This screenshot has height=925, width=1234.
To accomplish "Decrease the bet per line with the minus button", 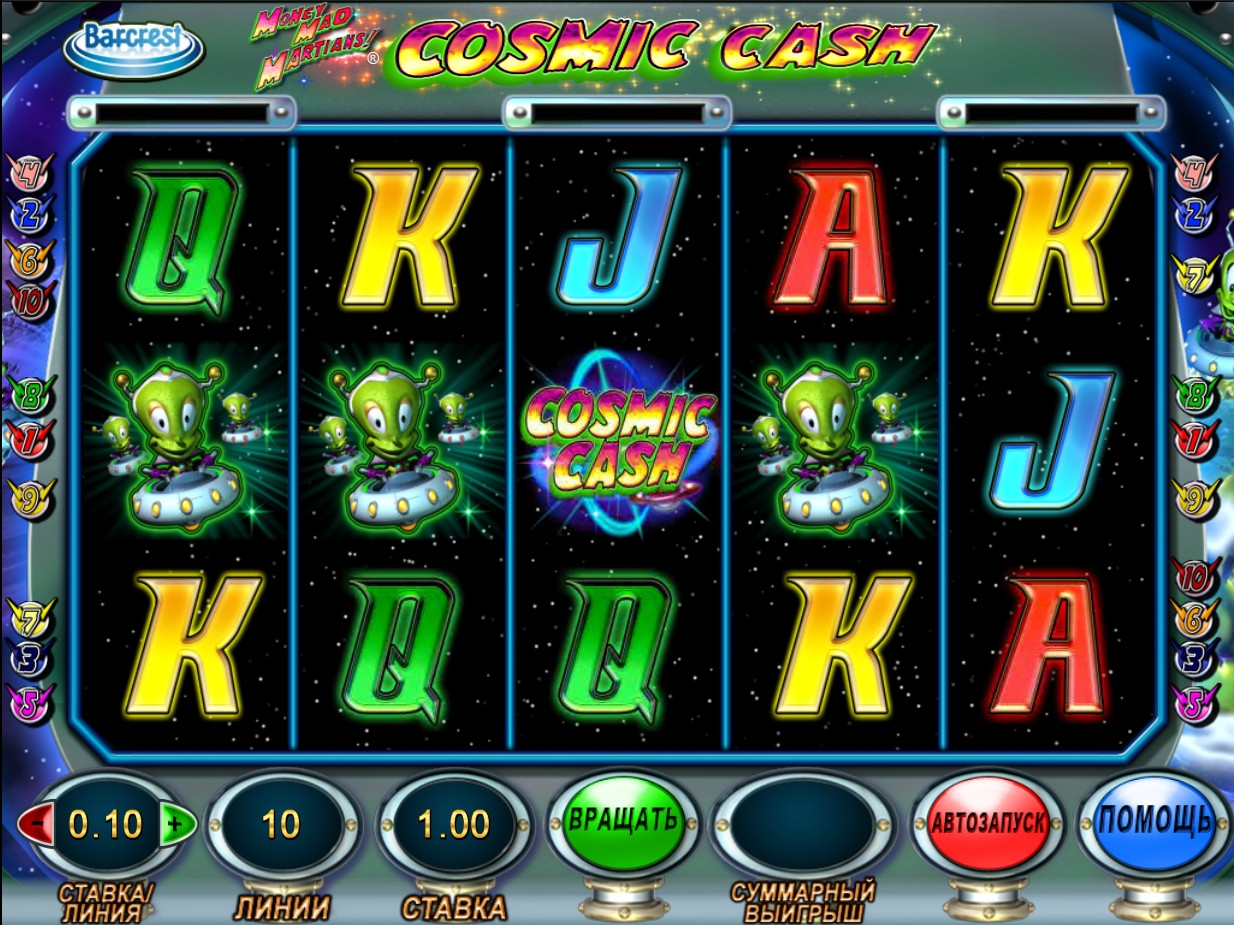I will point(35,825).
